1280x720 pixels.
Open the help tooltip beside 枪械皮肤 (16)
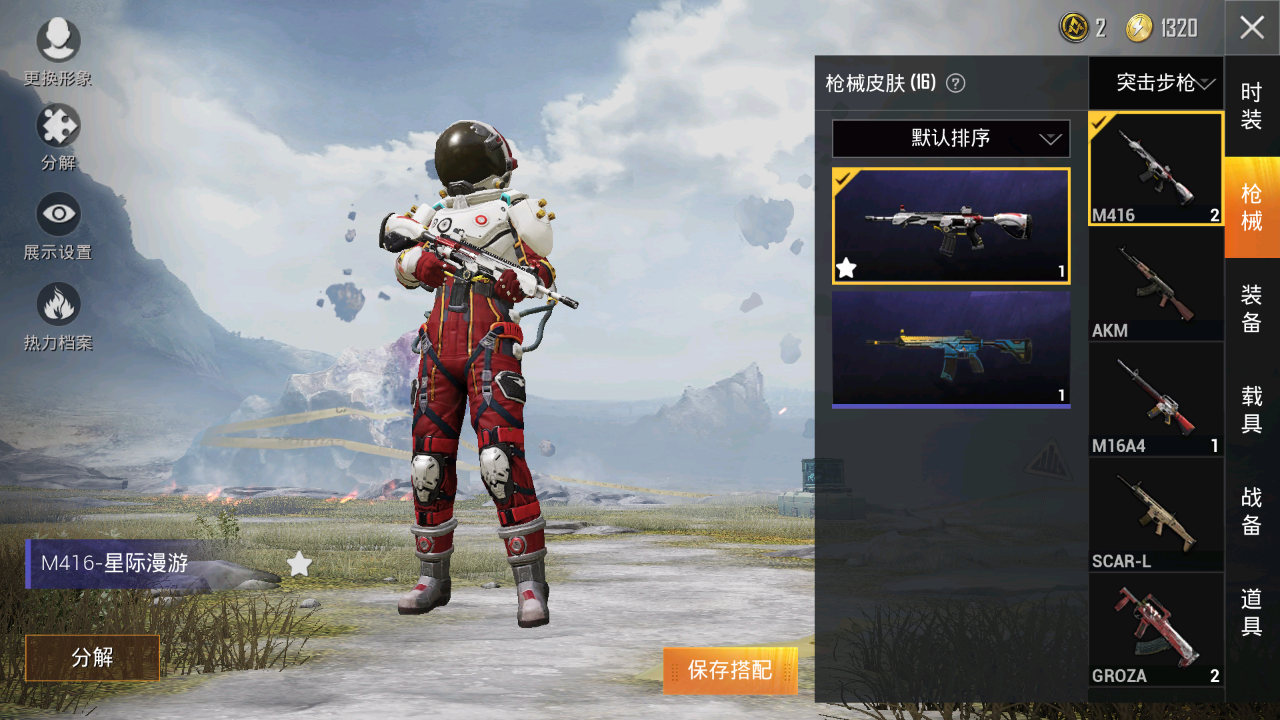click(x=957, y=84)
